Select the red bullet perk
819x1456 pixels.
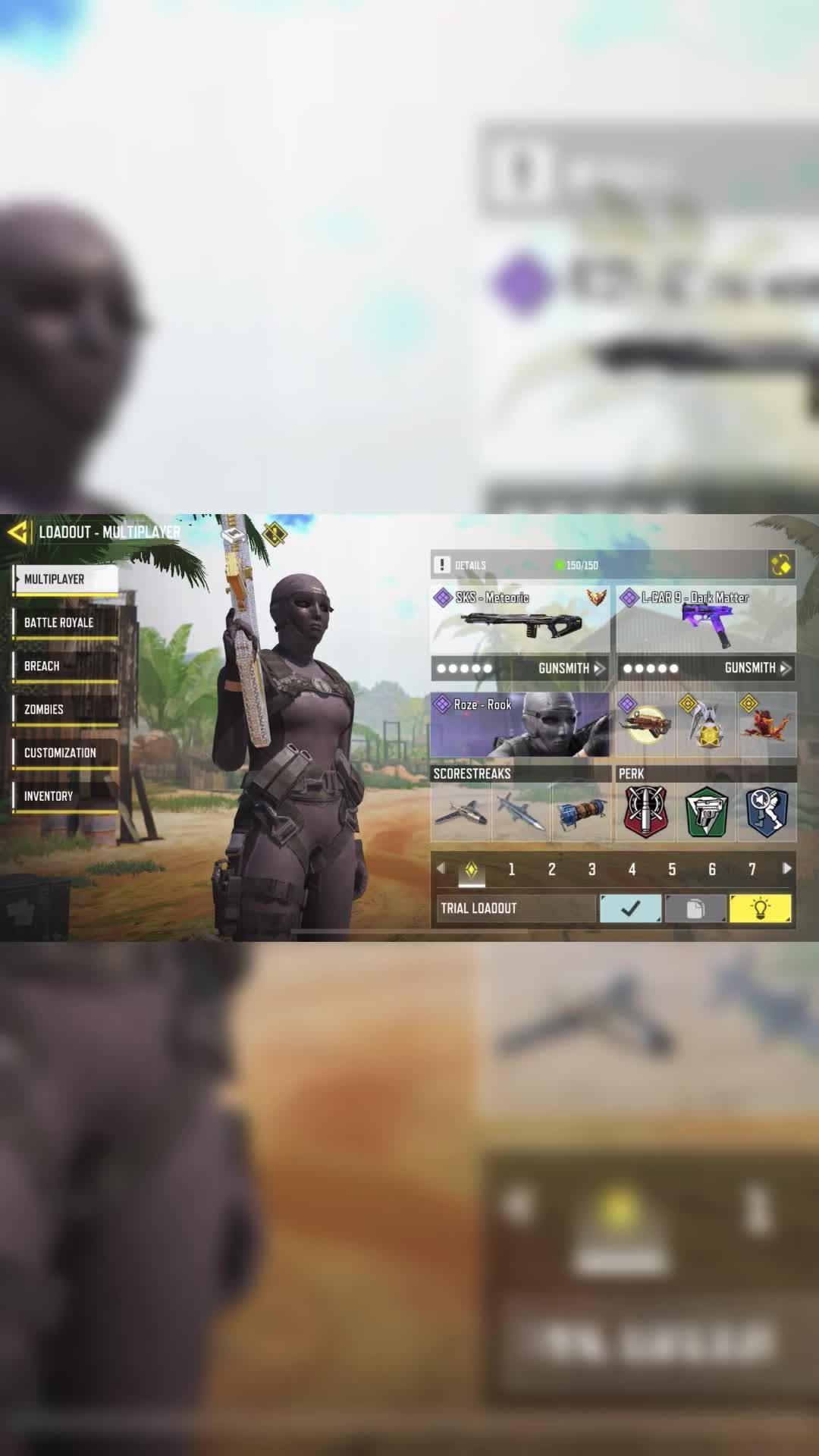(x=645, y=812)
